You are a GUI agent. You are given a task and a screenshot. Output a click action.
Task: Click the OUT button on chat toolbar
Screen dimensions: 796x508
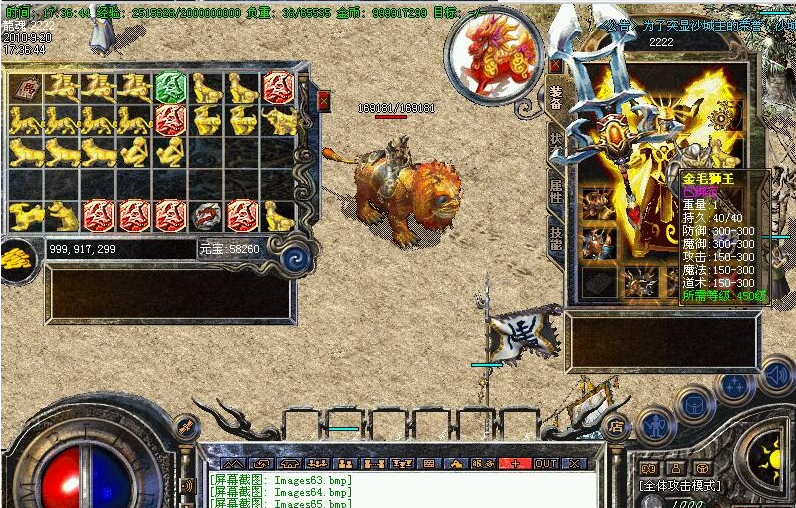545,464
